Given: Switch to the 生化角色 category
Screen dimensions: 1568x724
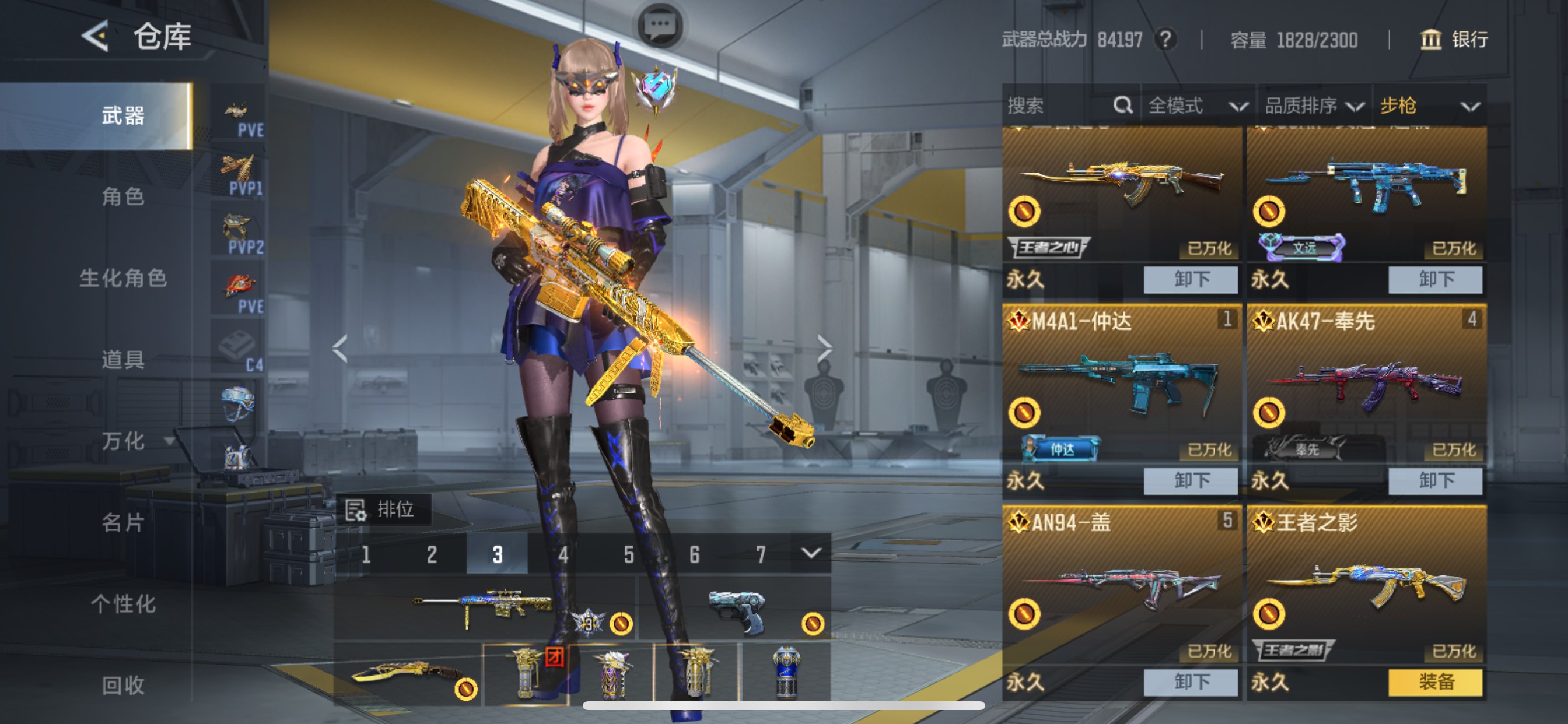Looking at the screenshot, I should pyautogui.click(x=123, y=278).
